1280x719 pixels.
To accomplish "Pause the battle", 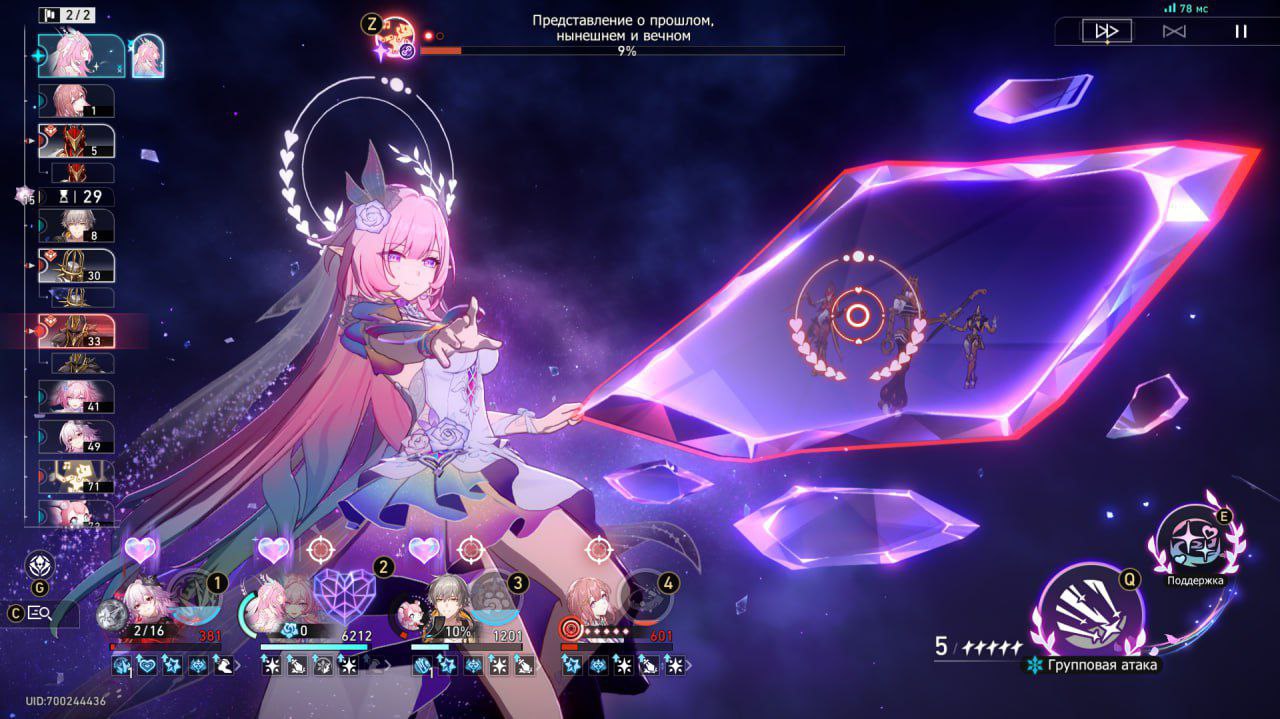I will pyautogui.click(x=1241, y=31).
